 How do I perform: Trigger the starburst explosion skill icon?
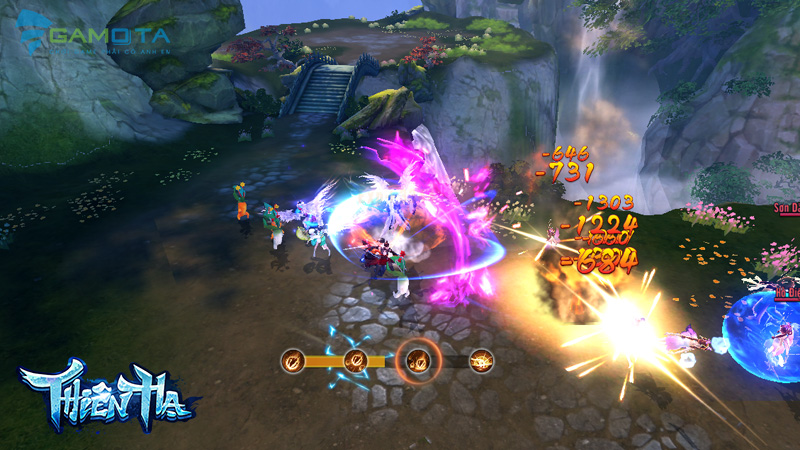tap(481, 359)
